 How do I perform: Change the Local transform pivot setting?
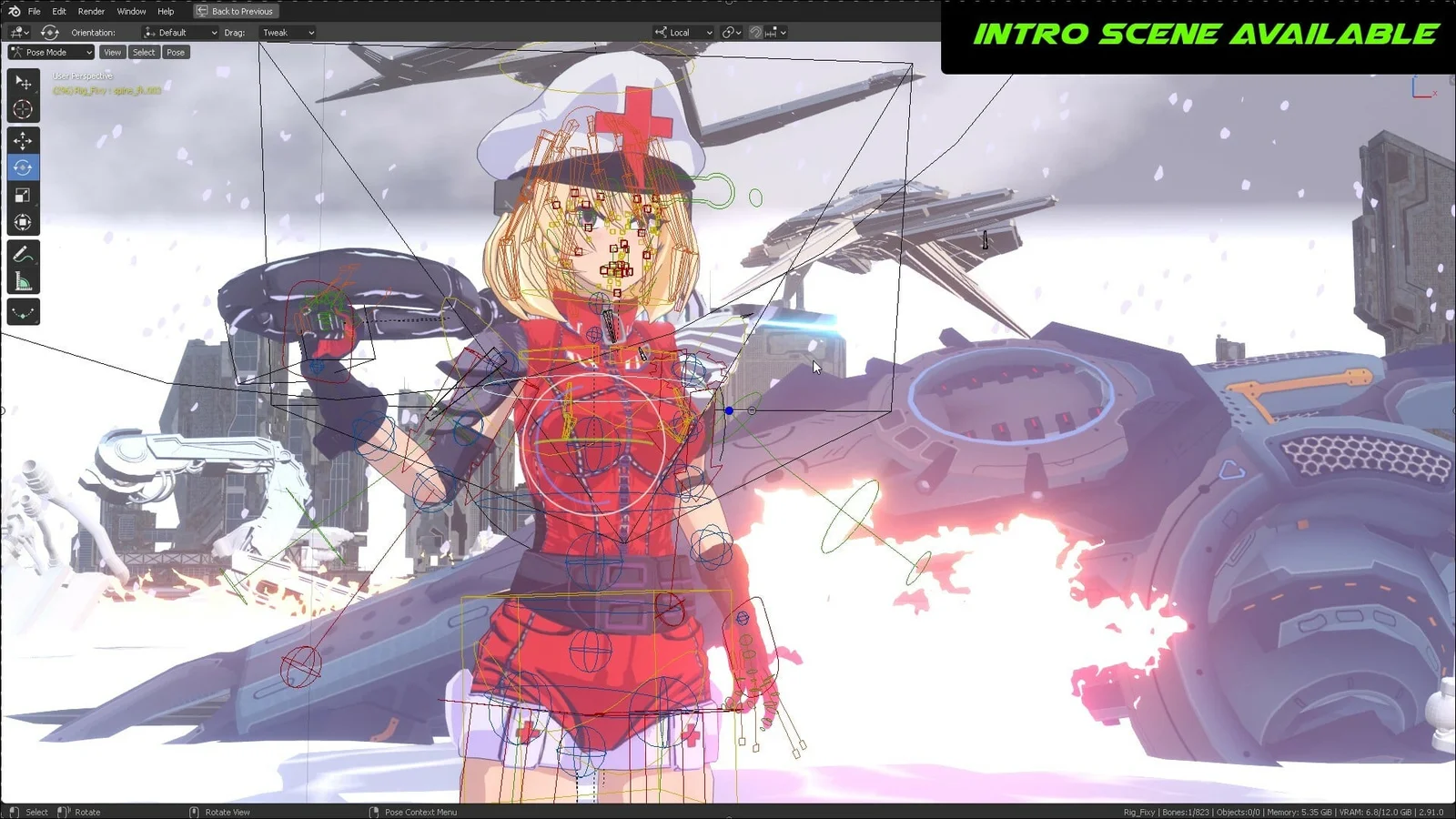point(681,32)
